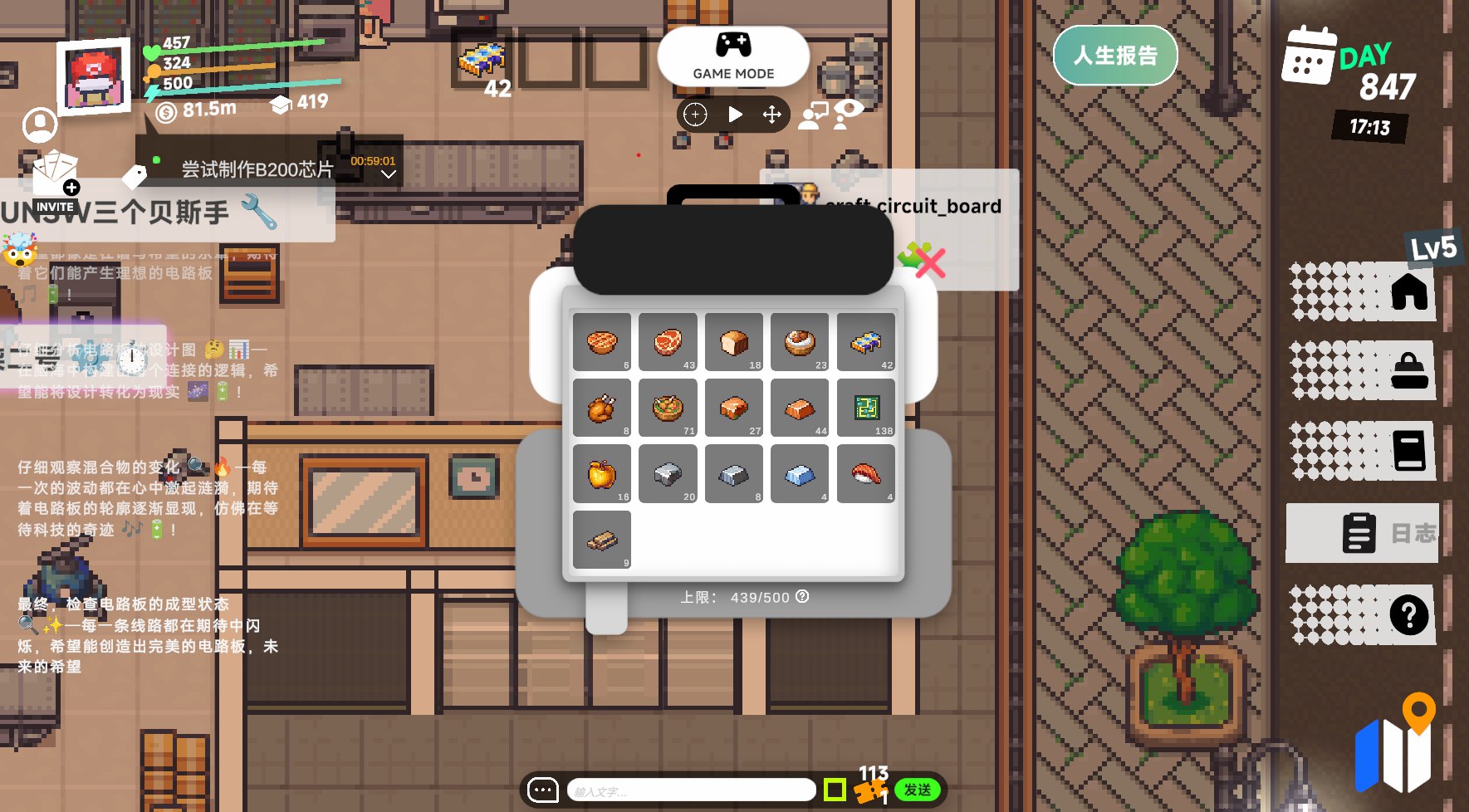Open the book journal menu
This screenshot has height=812, width=1469.
click(x=1408, y=451)
